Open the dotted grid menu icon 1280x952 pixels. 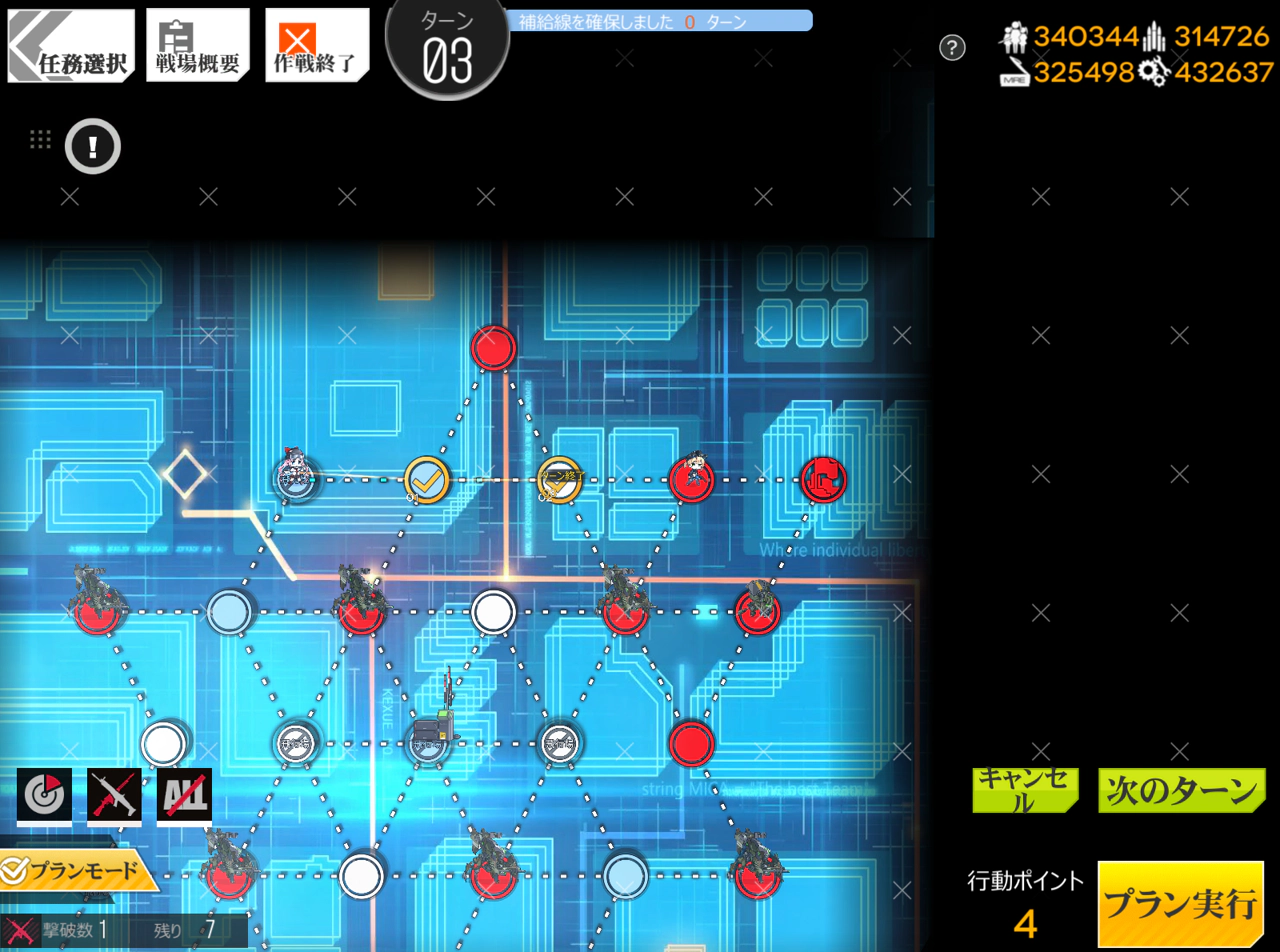click(x=40, y=140)
